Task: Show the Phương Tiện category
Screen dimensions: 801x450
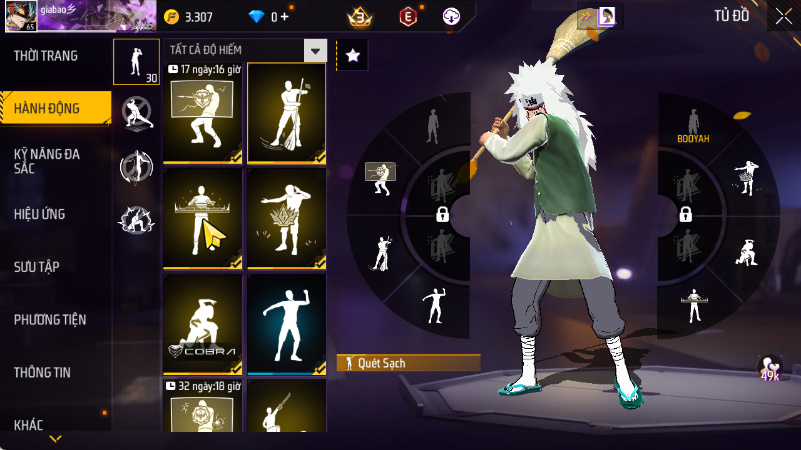Action: [50, 320]
